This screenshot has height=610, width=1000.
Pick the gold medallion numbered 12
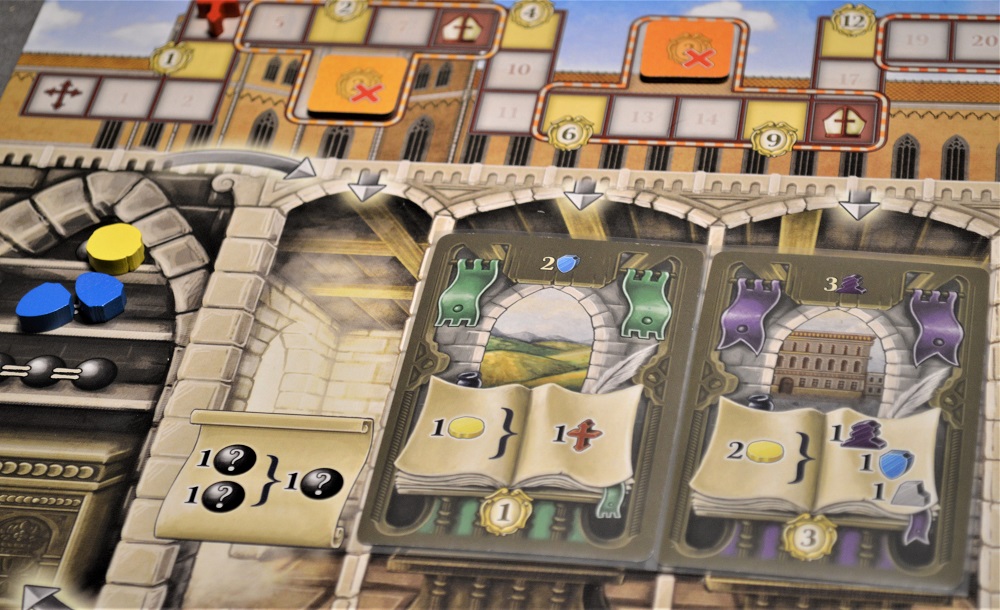853,19
